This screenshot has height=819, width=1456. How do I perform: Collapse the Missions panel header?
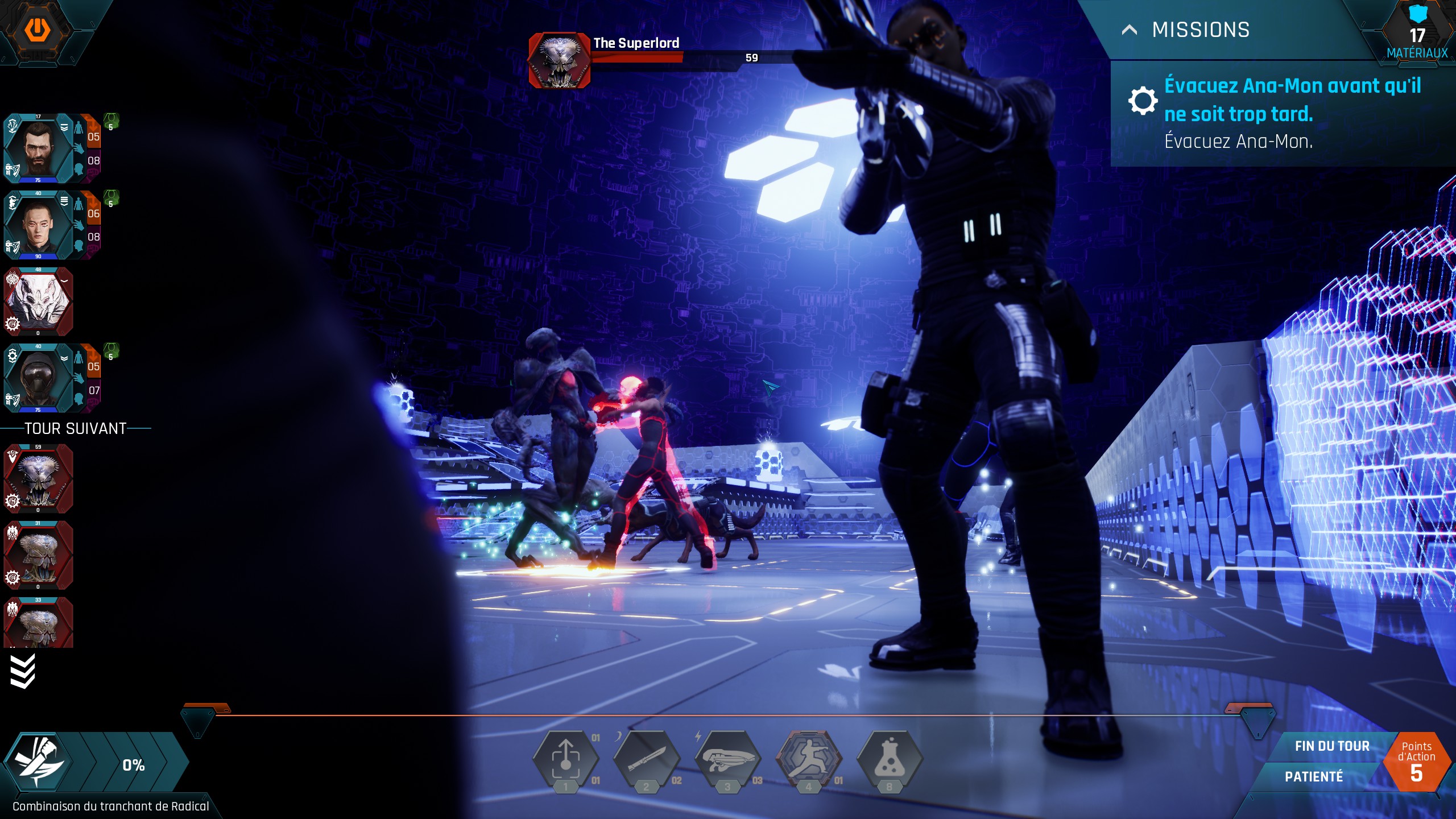point(1130,30)
